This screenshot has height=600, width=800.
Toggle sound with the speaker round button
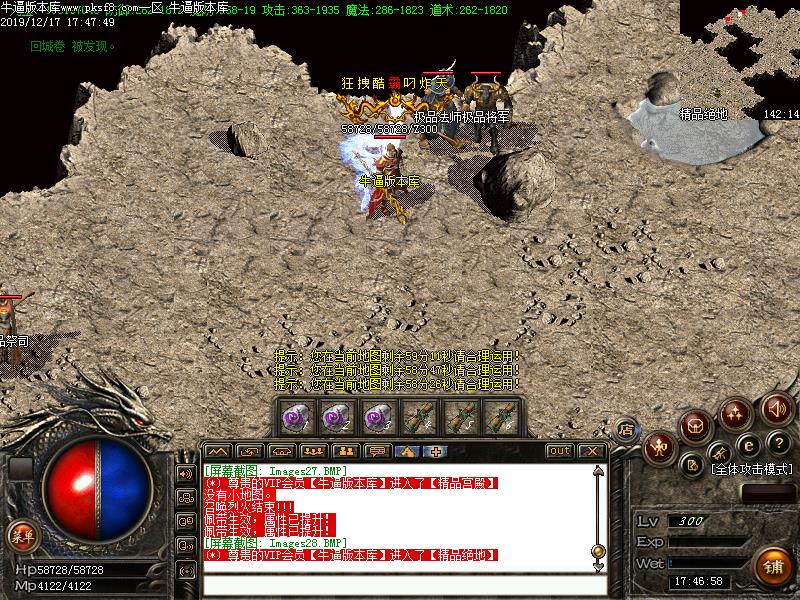tap(776, 409)
